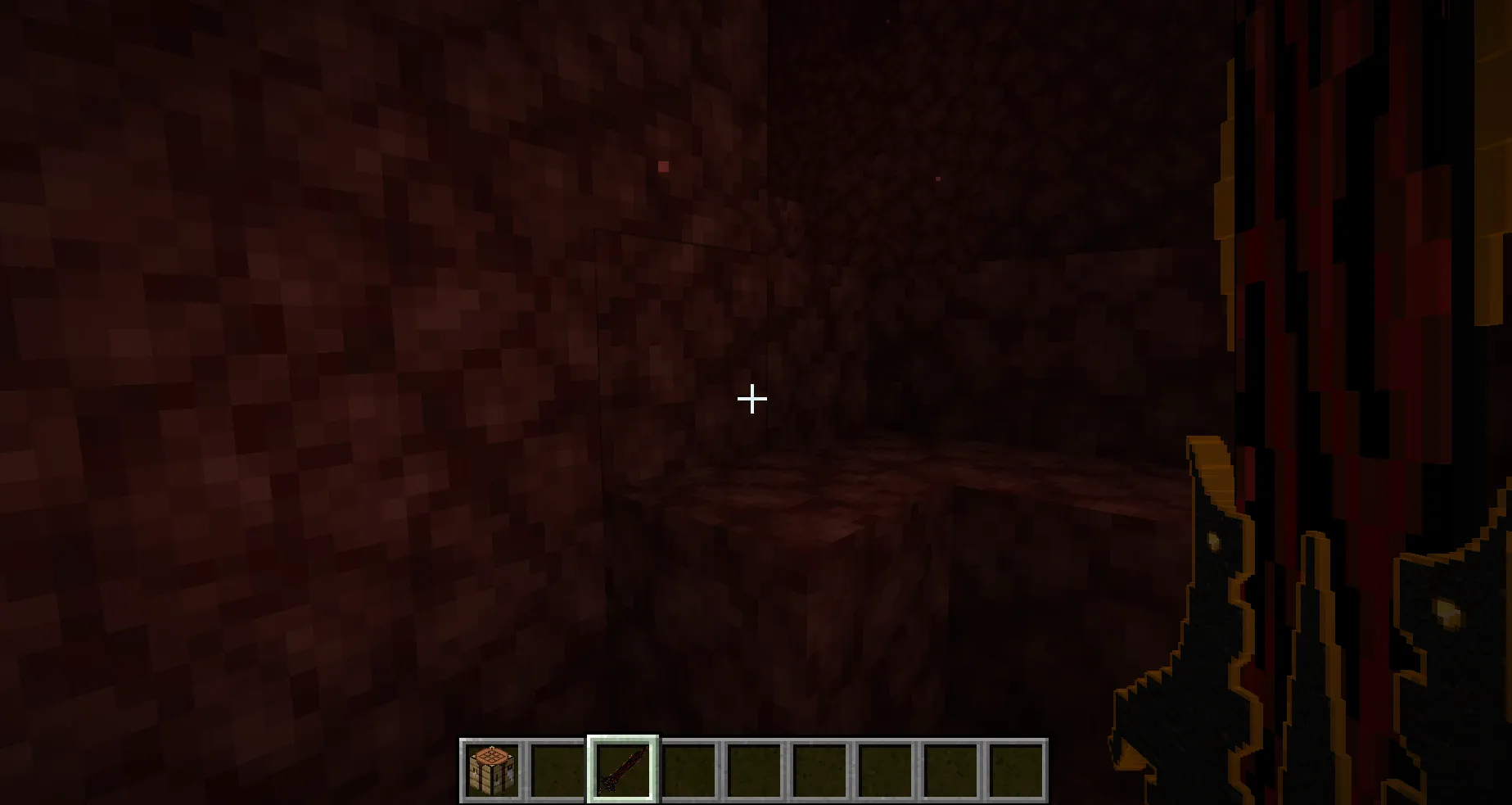Select the crafting table in hotbar slot one
Viewport: 1512px width, 805px height.
493,768
